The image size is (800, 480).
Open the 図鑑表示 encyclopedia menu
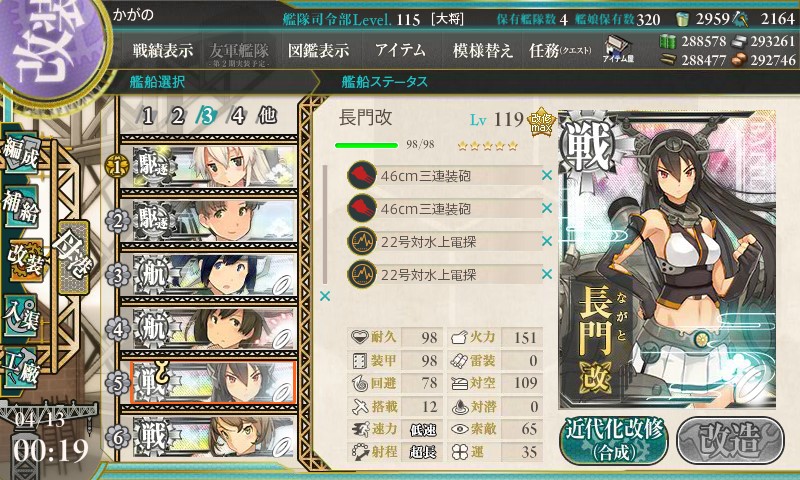click(318, 50)
